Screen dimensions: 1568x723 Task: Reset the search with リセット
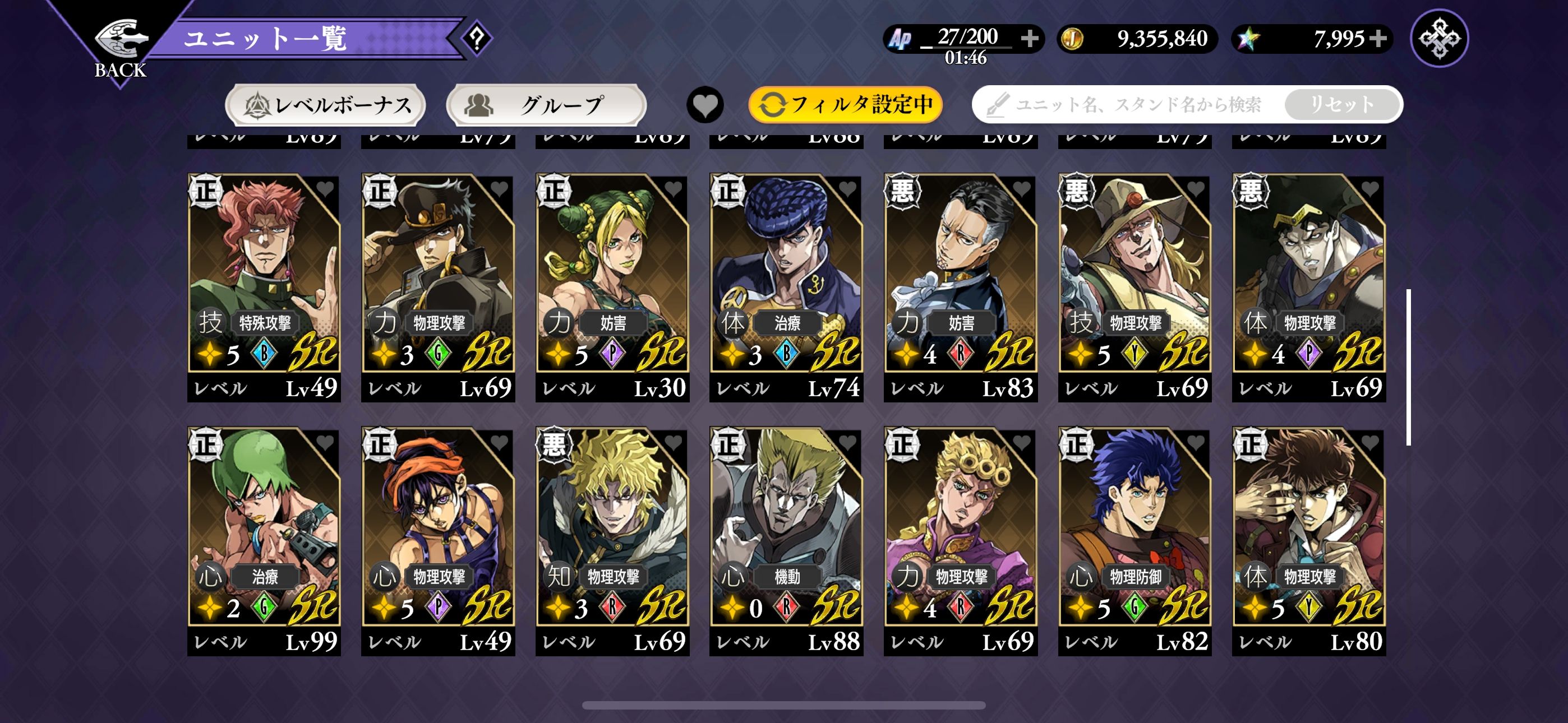(1342, 105)
